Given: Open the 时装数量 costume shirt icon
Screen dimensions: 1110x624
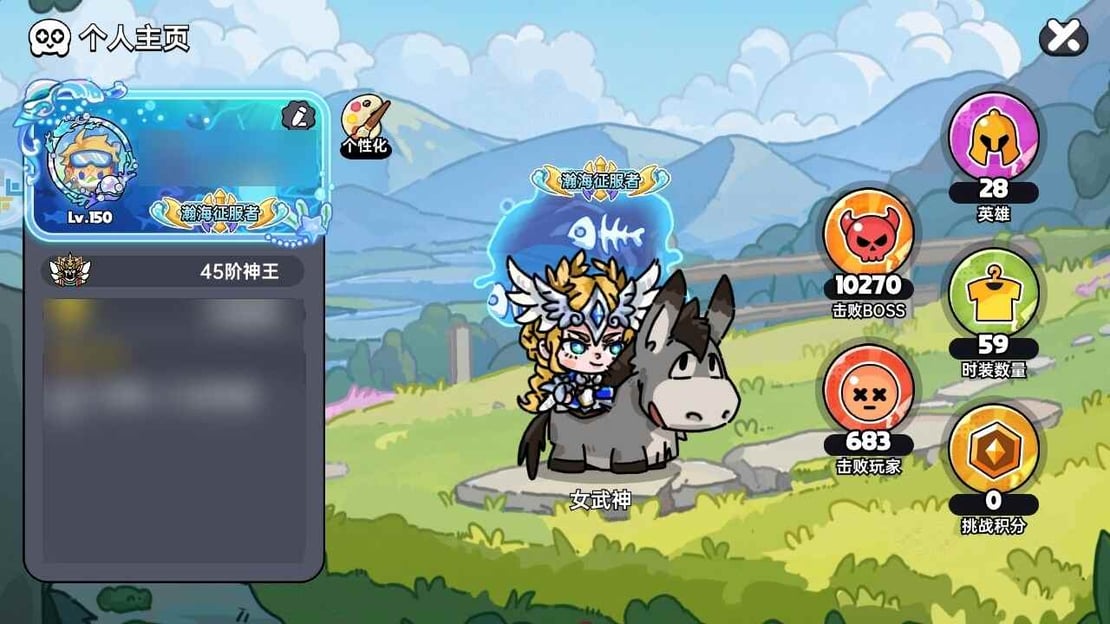Looking at the screenshot, I should tap(992, 294).
